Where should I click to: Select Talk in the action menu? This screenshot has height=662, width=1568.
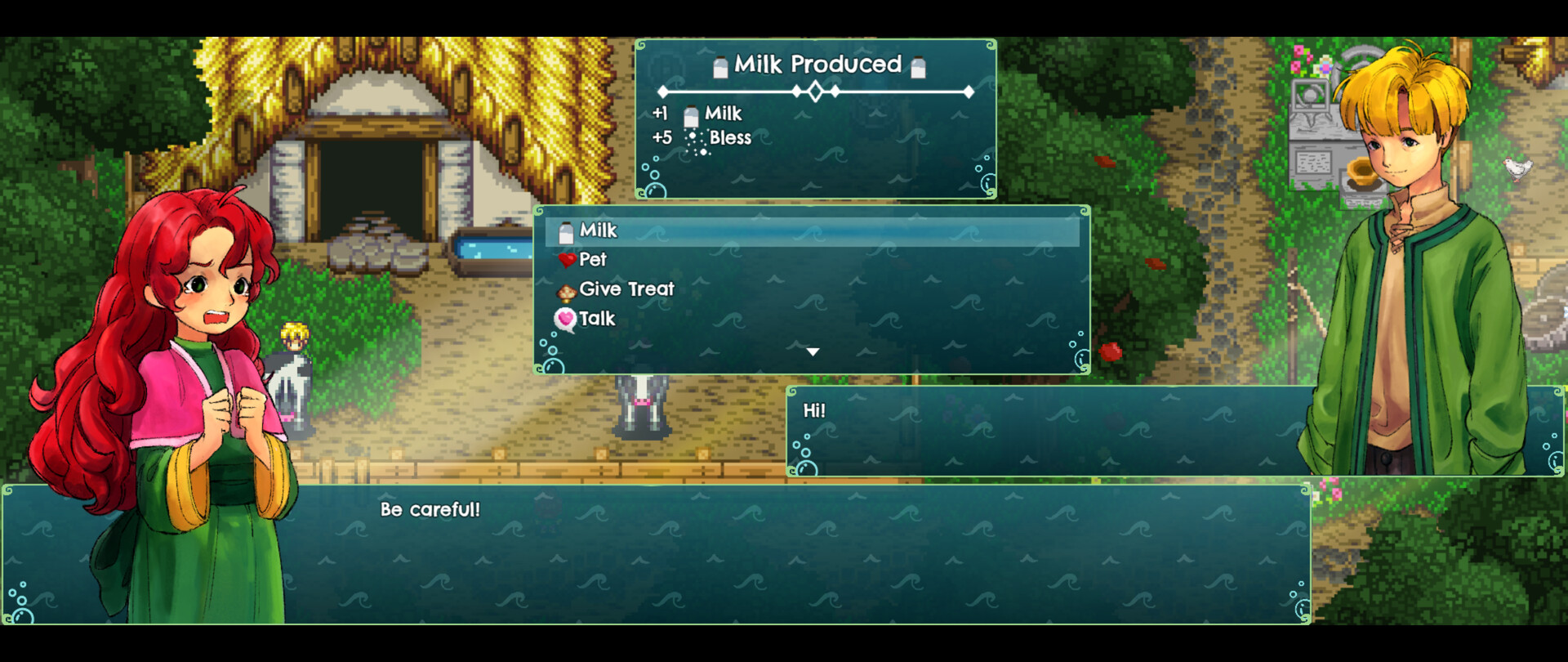596,319
